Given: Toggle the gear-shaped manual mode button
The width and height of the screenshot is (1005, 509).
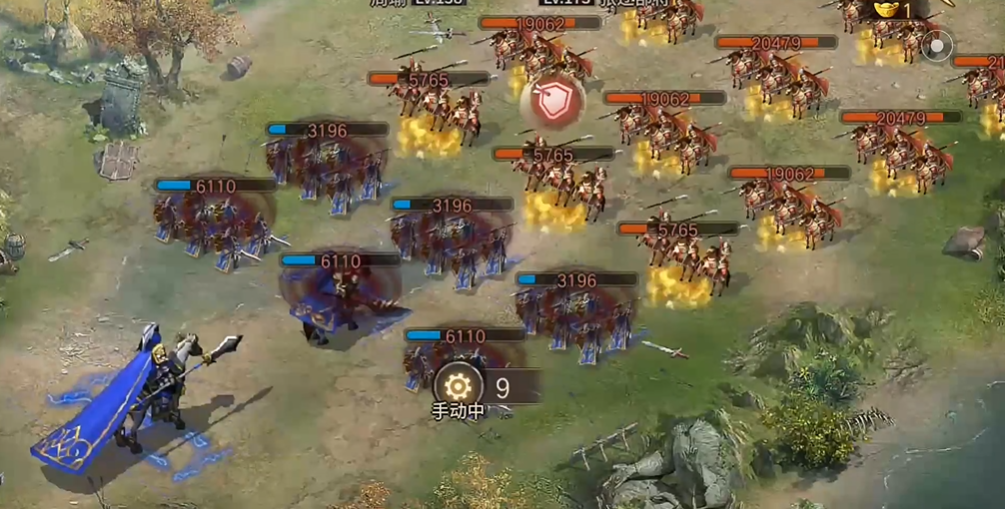Looking at the screenshot, I should pos(457,384).
